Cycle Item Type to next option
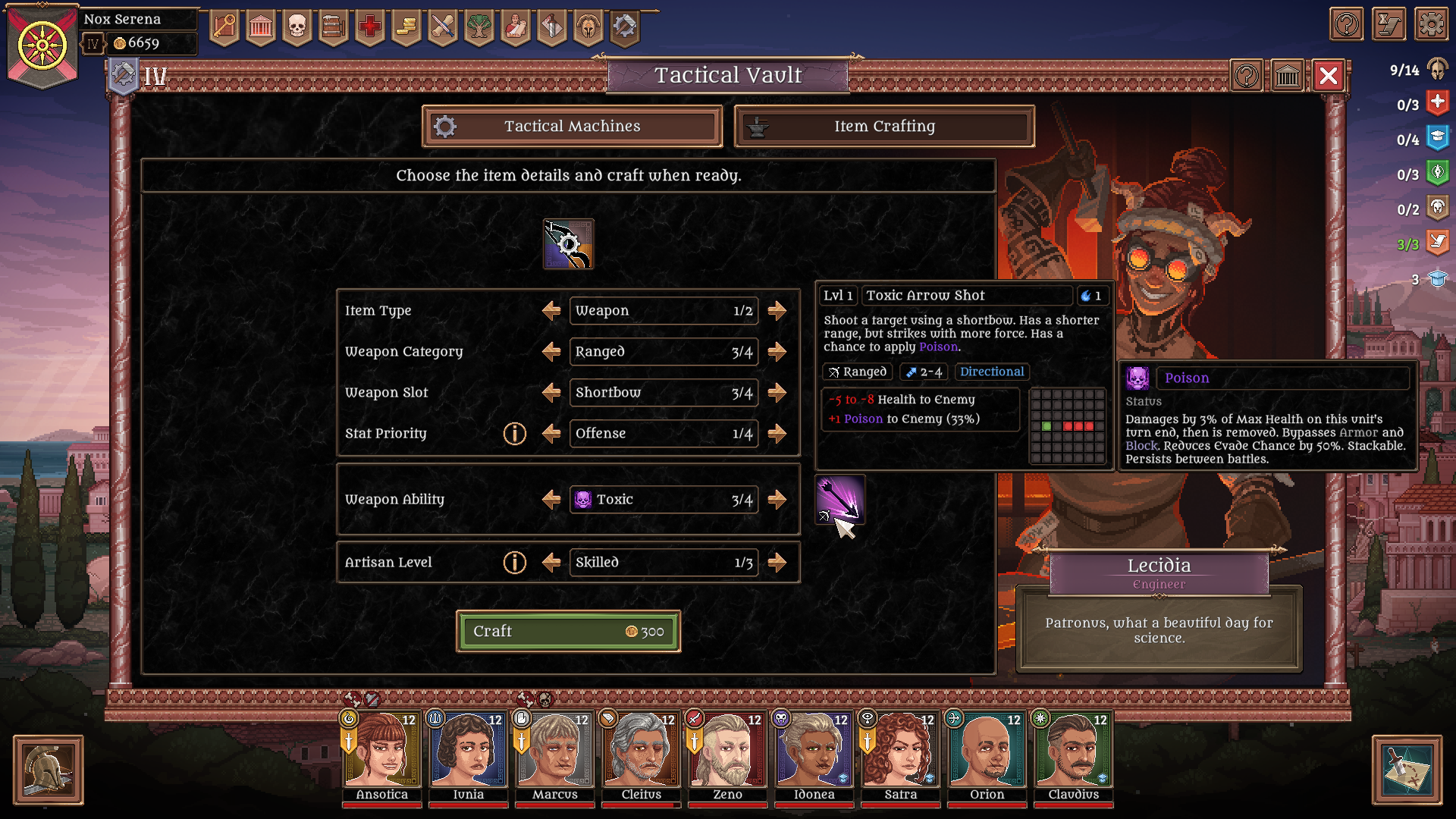 pos(777,311)
